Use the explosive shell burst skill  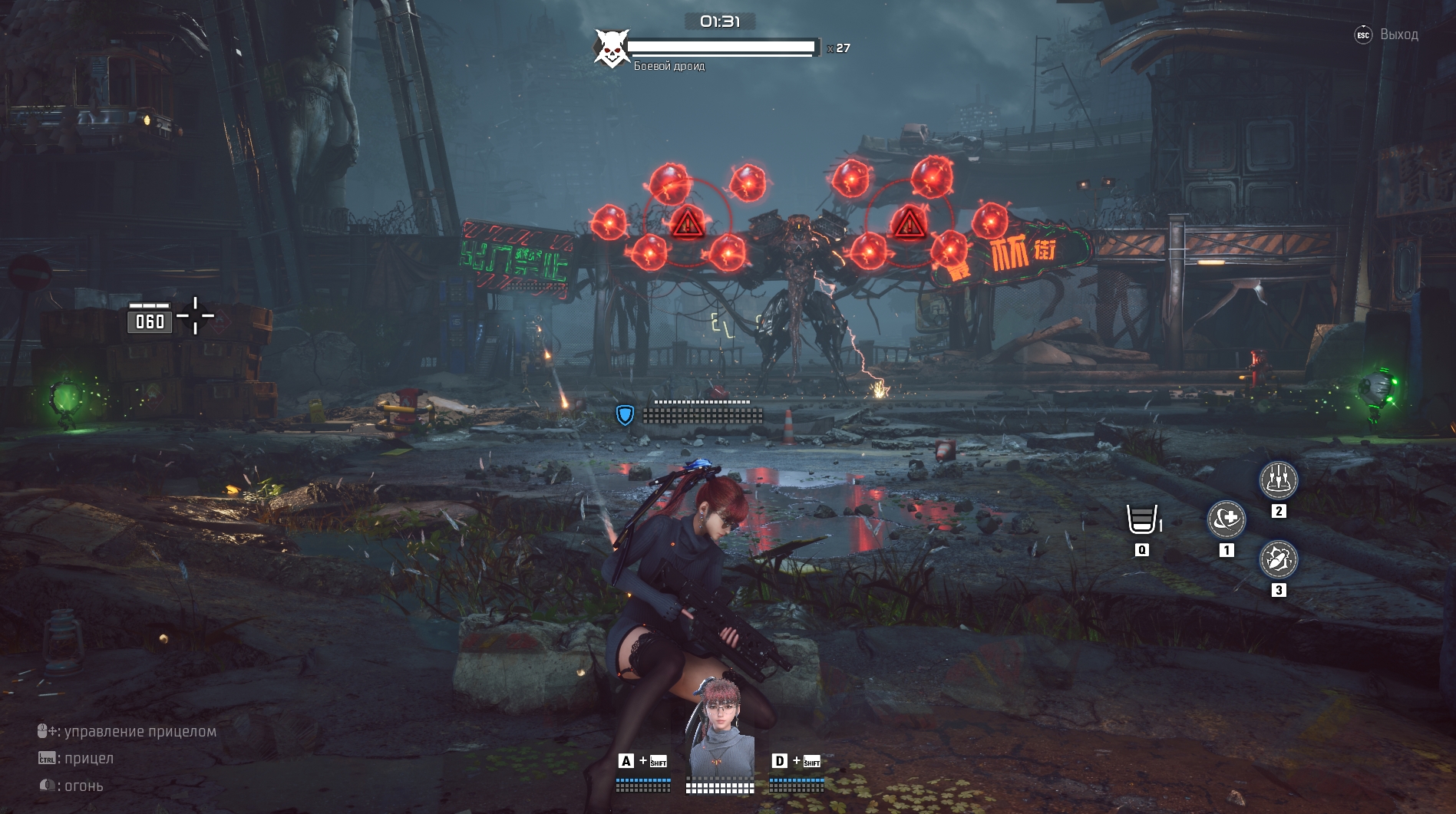(1278, 559)
